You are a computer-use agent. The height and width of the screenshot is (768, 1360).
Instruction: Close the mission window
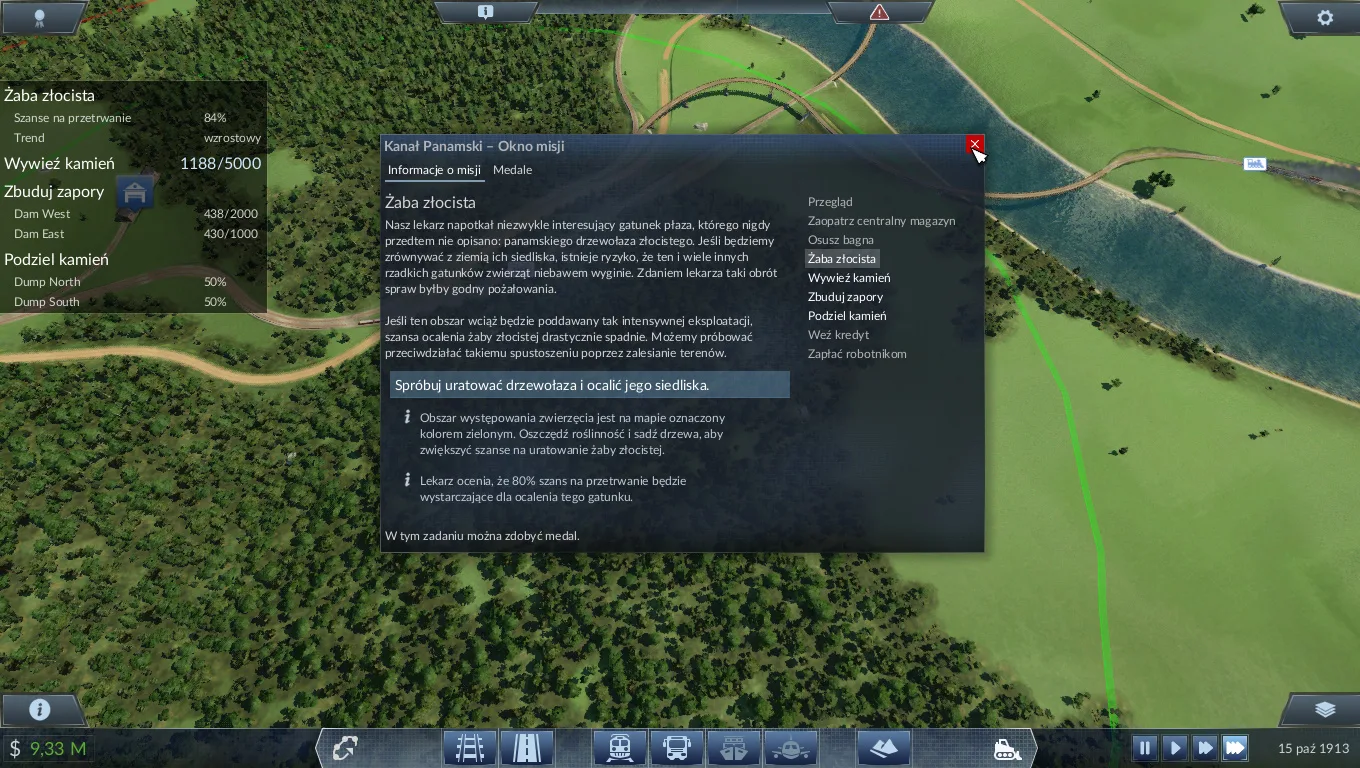pyautogui.click(x=974, y=145)
